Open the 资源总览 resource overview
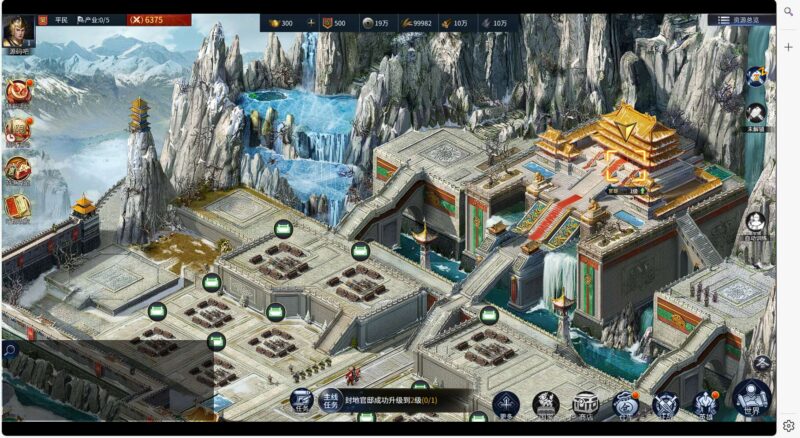800x438 pixels. [741, 20]
